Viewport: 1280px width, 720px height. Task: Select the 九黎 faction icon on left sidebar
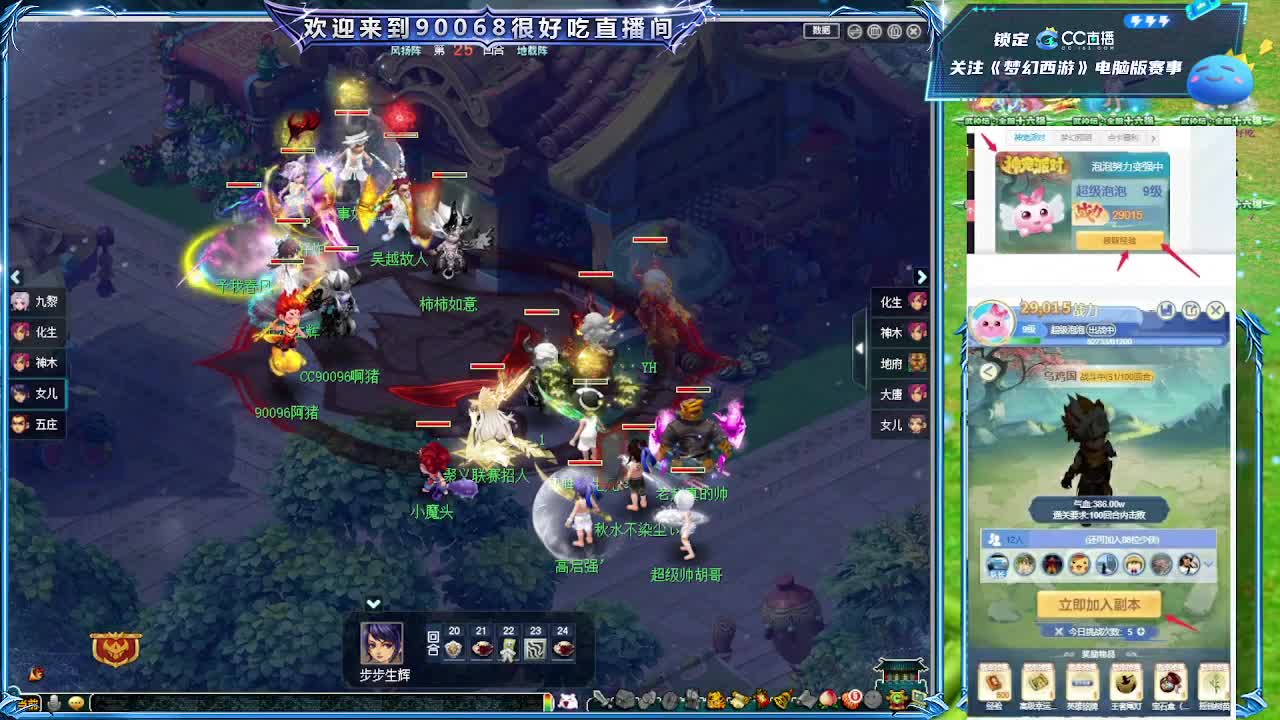(x=30, y=300)
